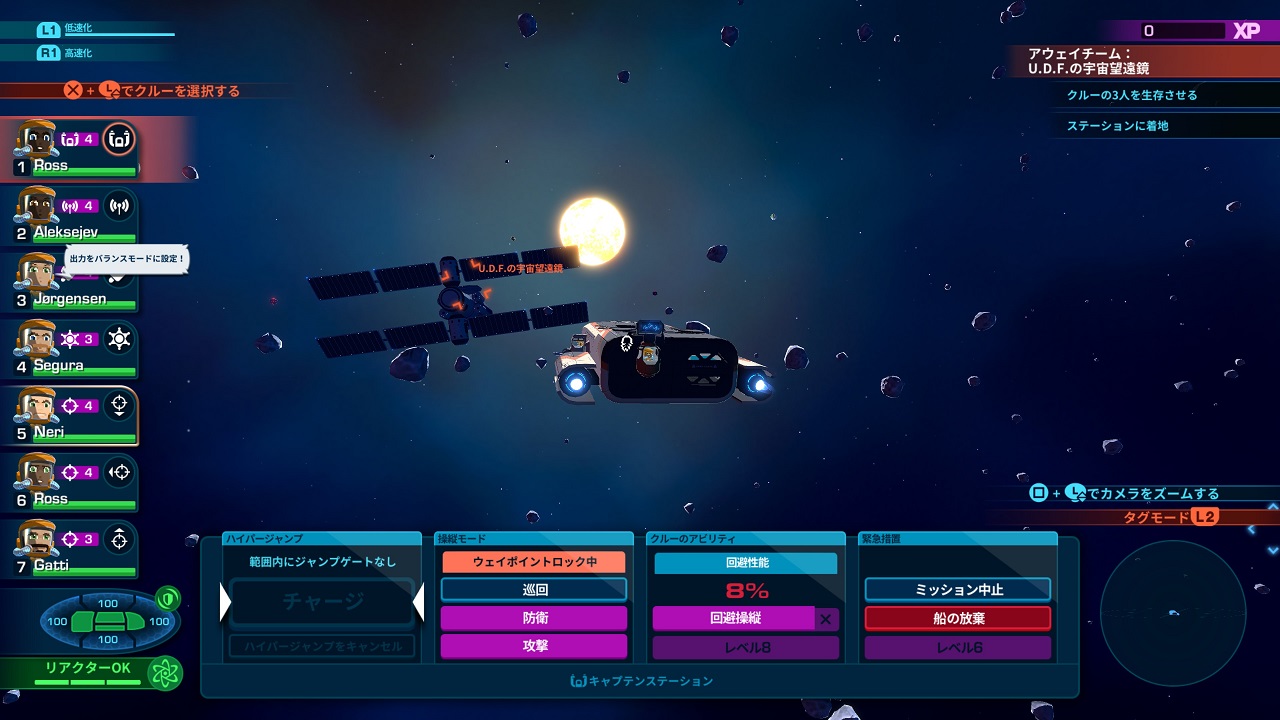Click the ウェイポイントロック中 status button
1280x720 pixels.
[x=534, y=562]
